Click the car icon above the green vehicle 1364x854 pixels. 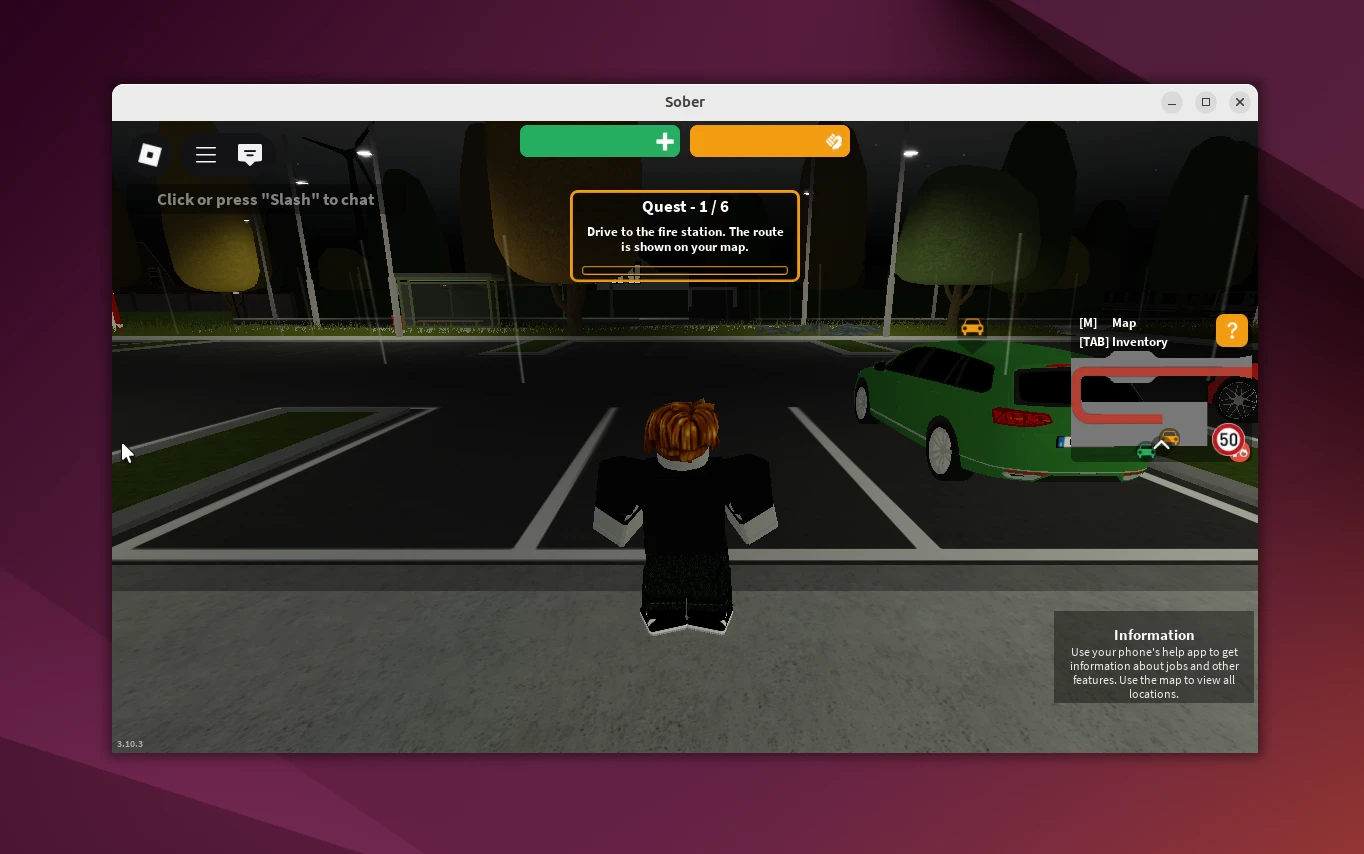point(972,327)
